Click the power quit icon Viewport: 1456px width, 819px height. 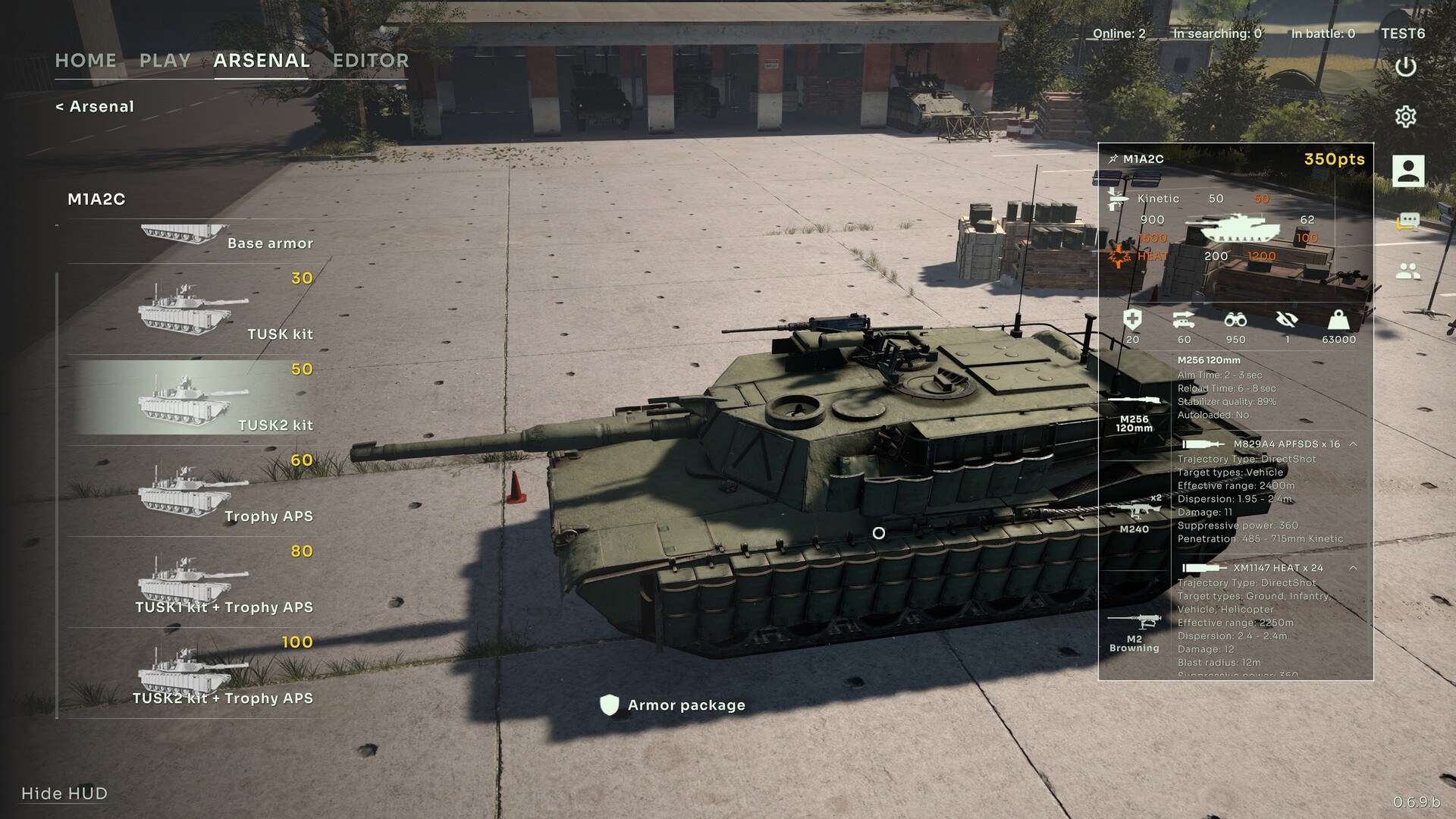point(1406,67)
